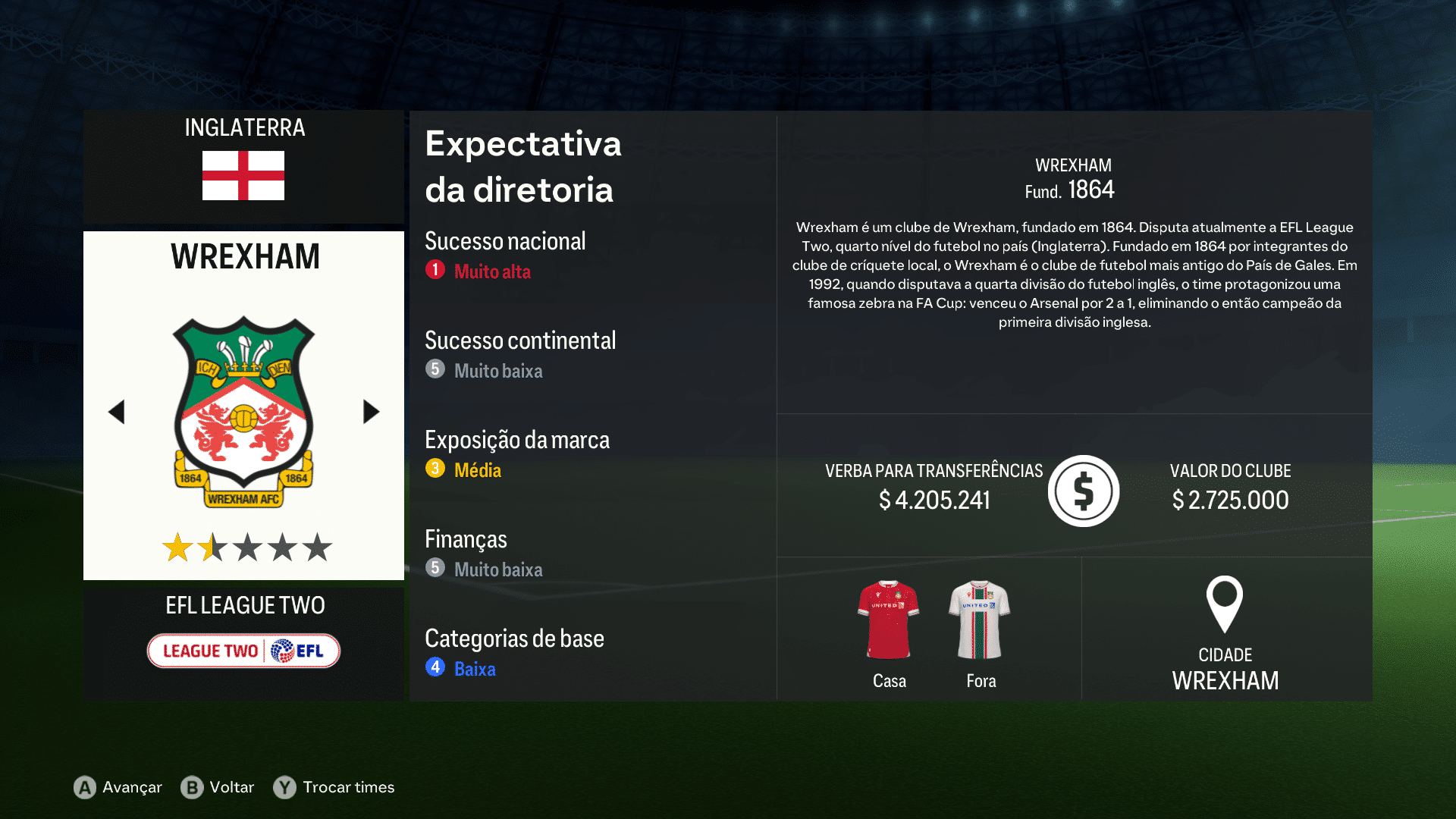The image size is (1456, 819).
Task: Click the white away kit thumbnail
Action: (x=980, y=616)
